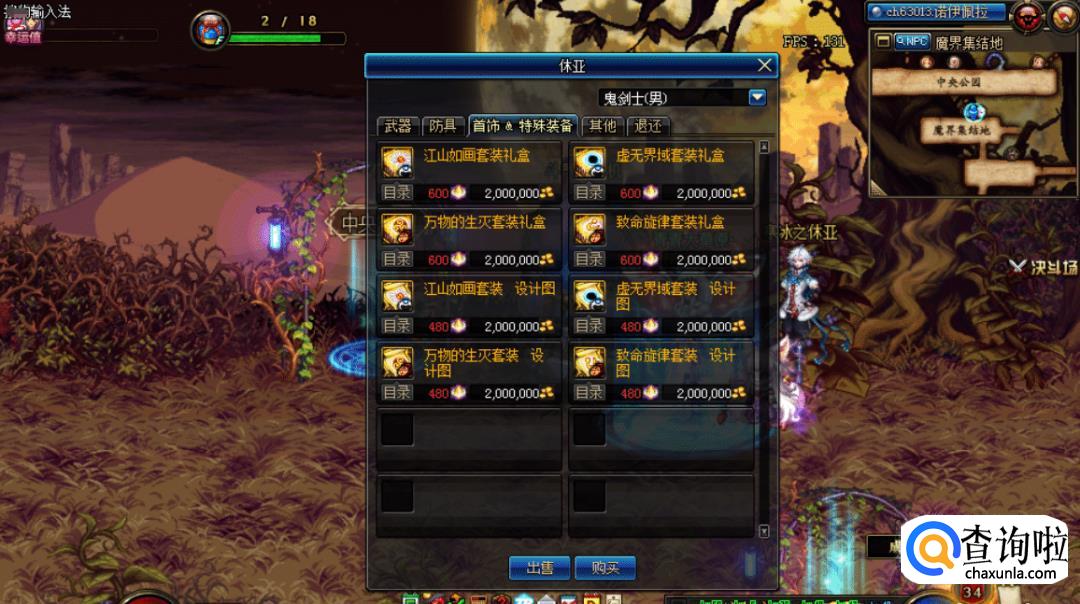Toggle the NPC filter on the minimap
Viewport: 1080px width, 604px height.
coord(912,41)
